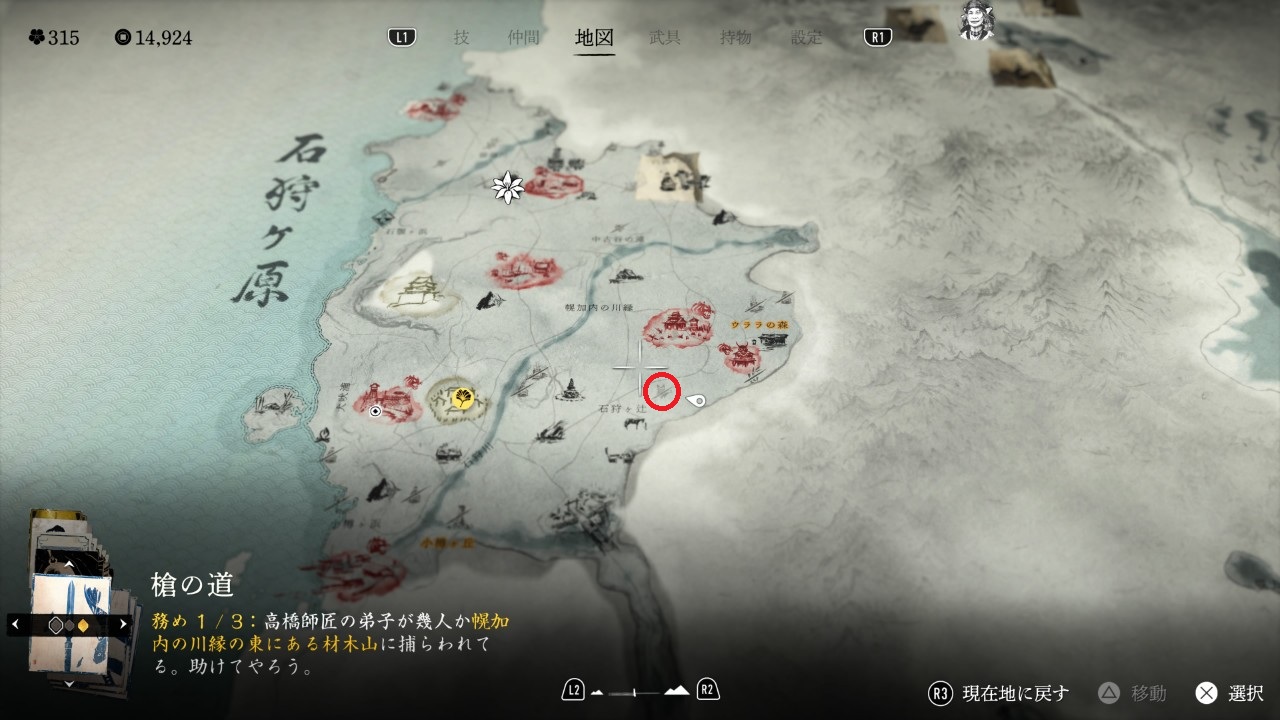The image size is (1280, 720).
Task: Select the white flower map marker
Action: coord(508,187)
